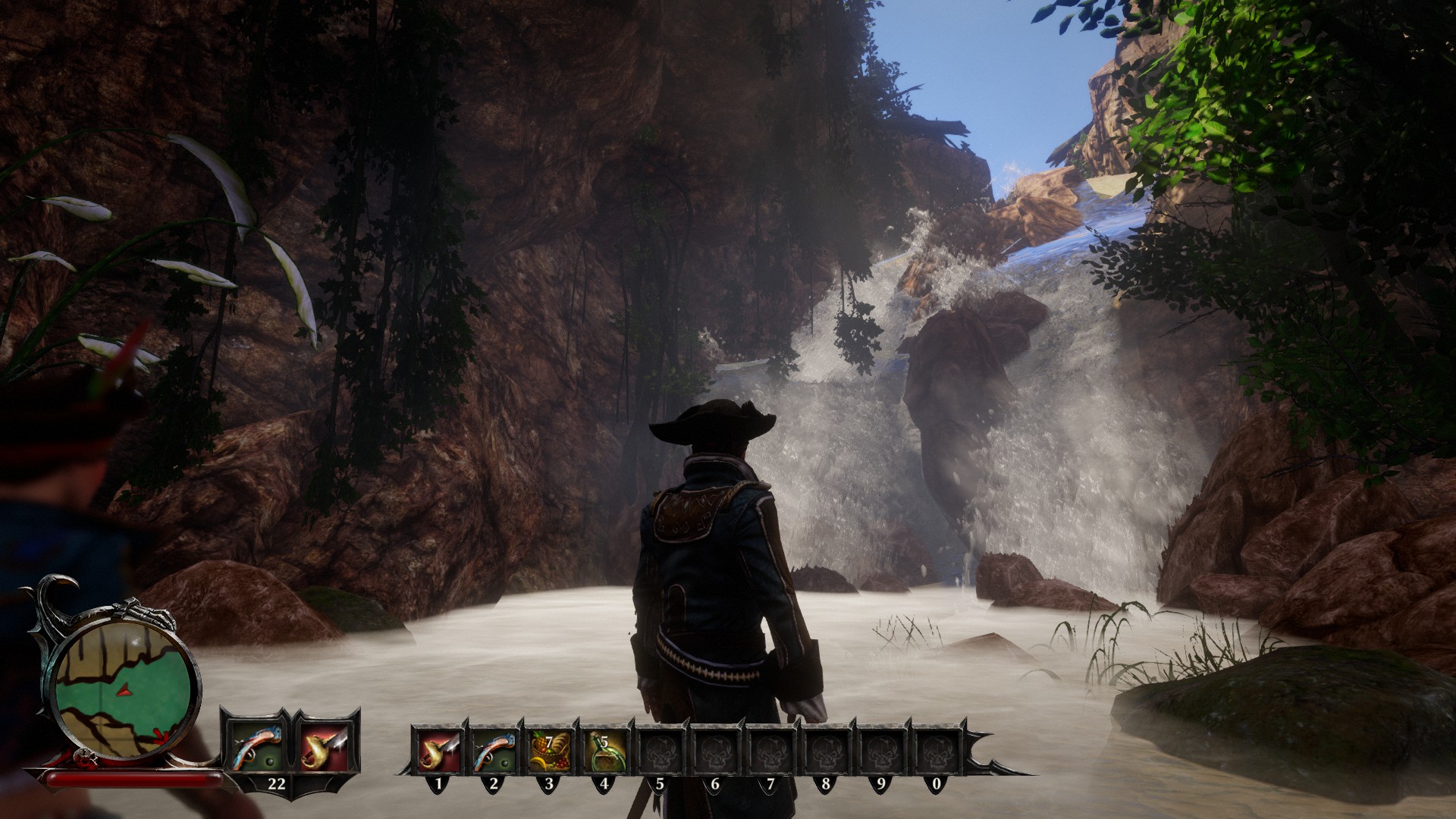
Task: Select the equipped sabre beside the ammo pistol
Action: (x=324, y=745)
